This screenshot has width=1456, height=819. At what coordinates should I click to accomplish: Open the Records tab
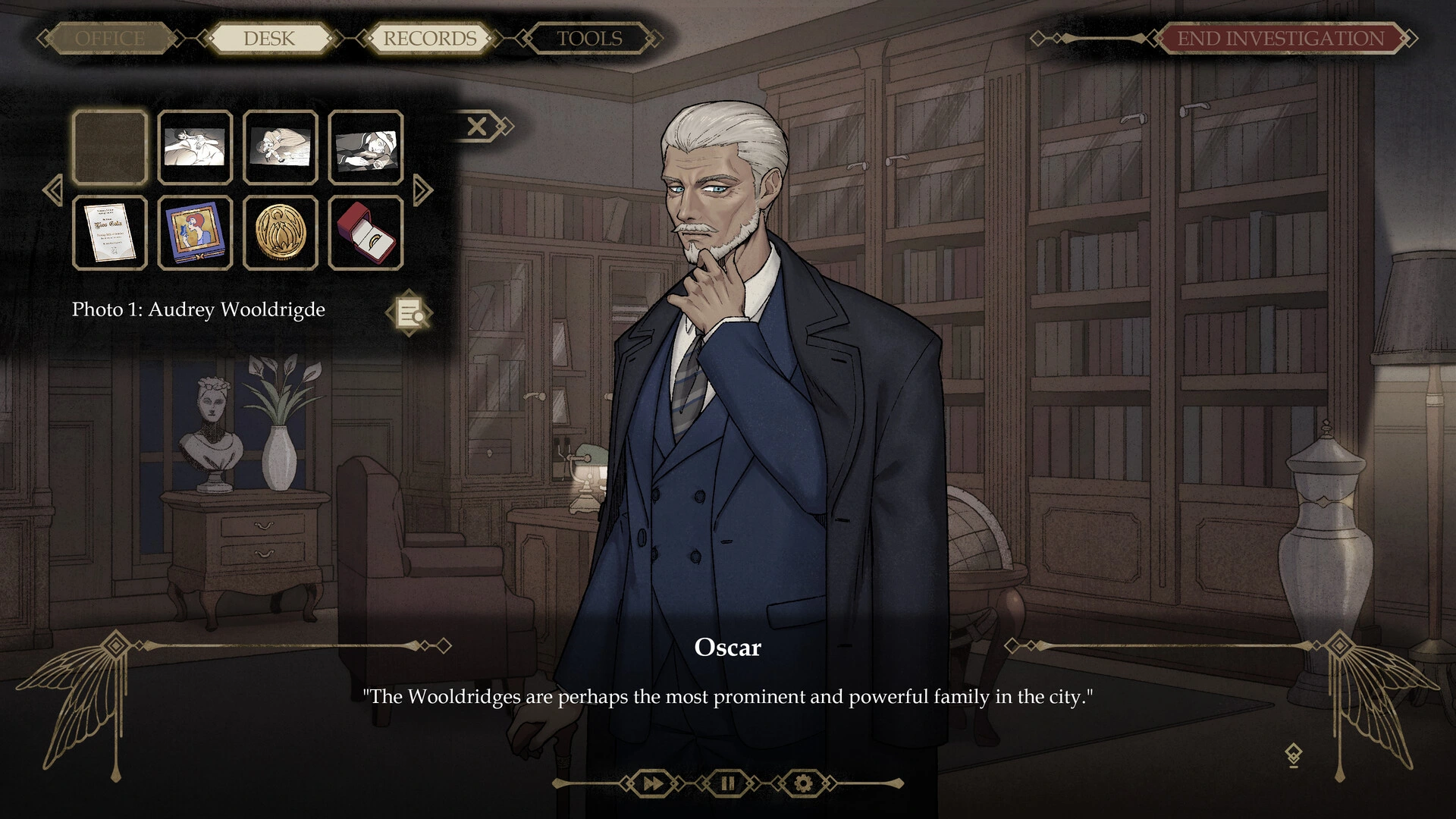(429, 39)
